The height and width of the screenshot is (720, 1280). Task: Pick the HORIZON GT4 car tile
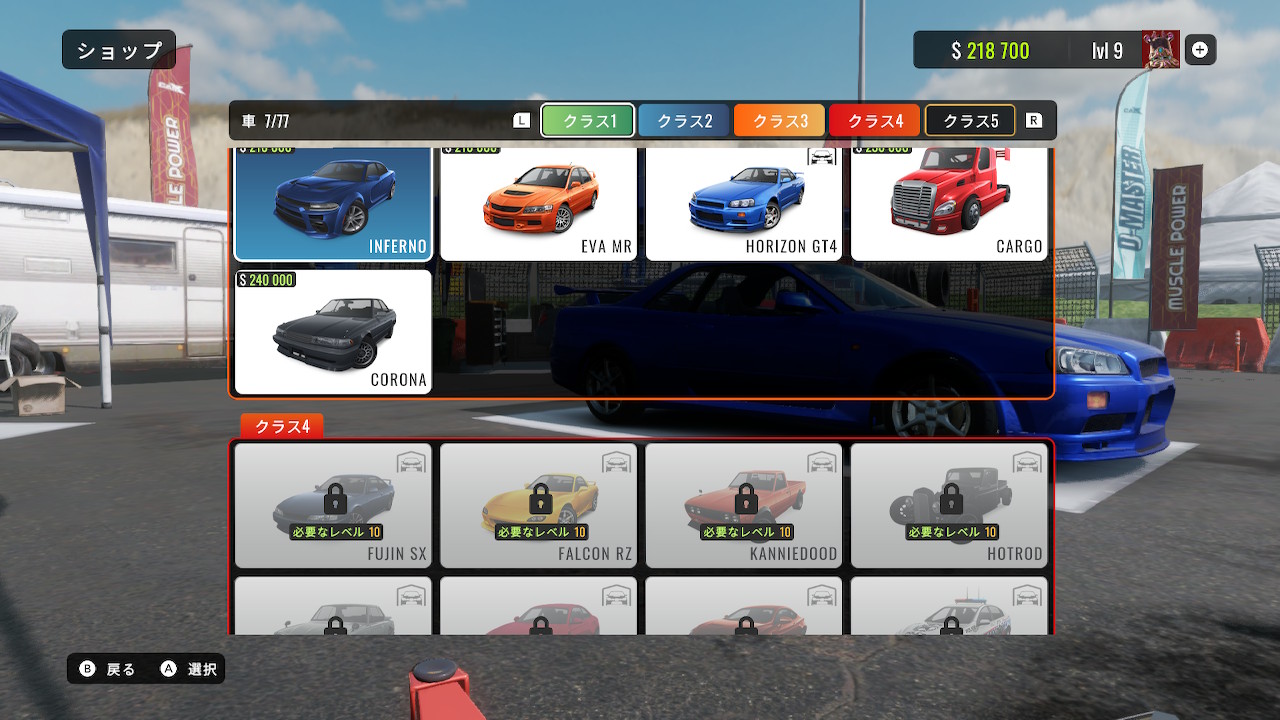point(744,204)
